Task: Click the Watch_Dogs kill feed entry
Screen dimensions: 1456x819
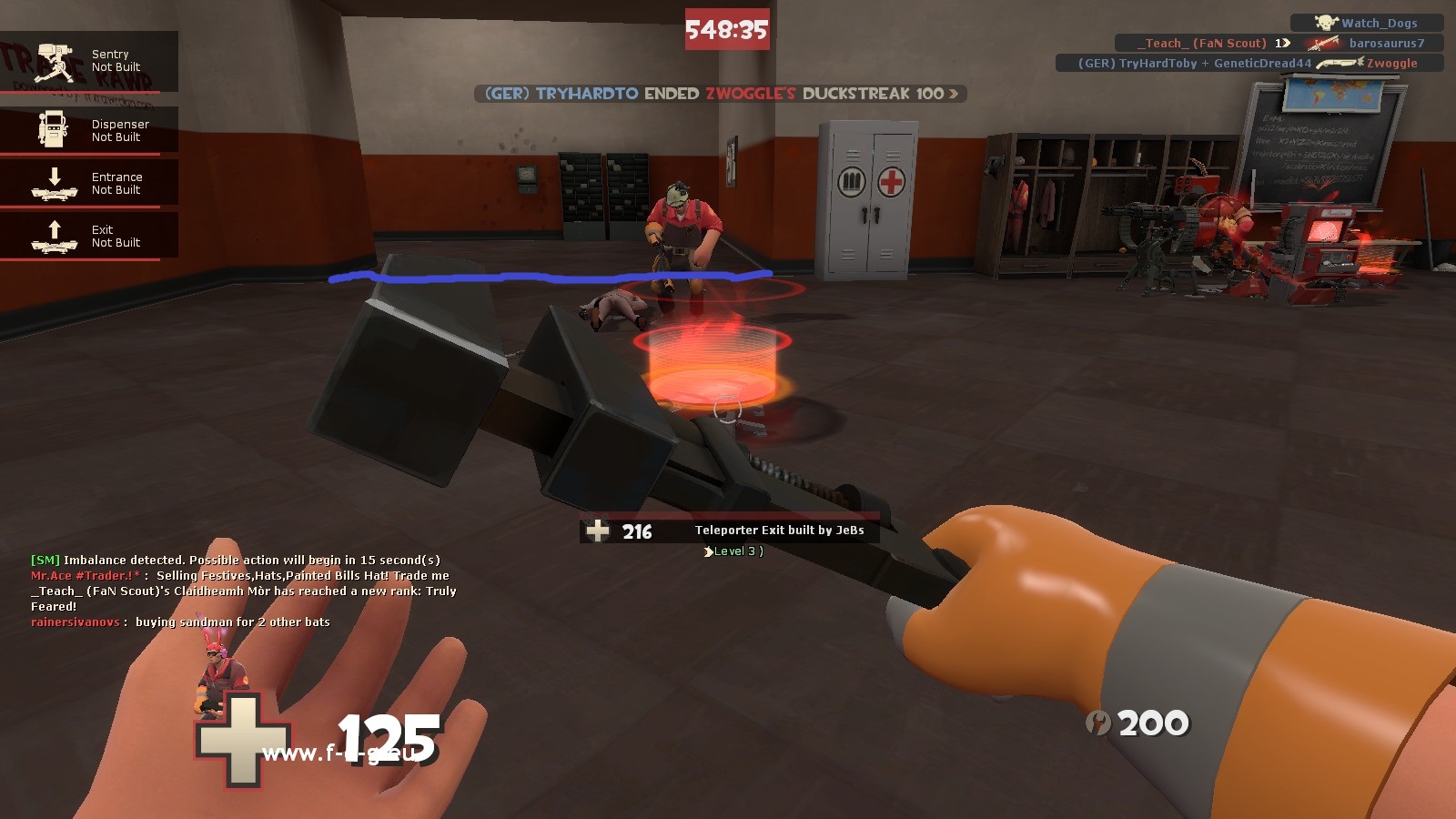Action: (1367, 23)
